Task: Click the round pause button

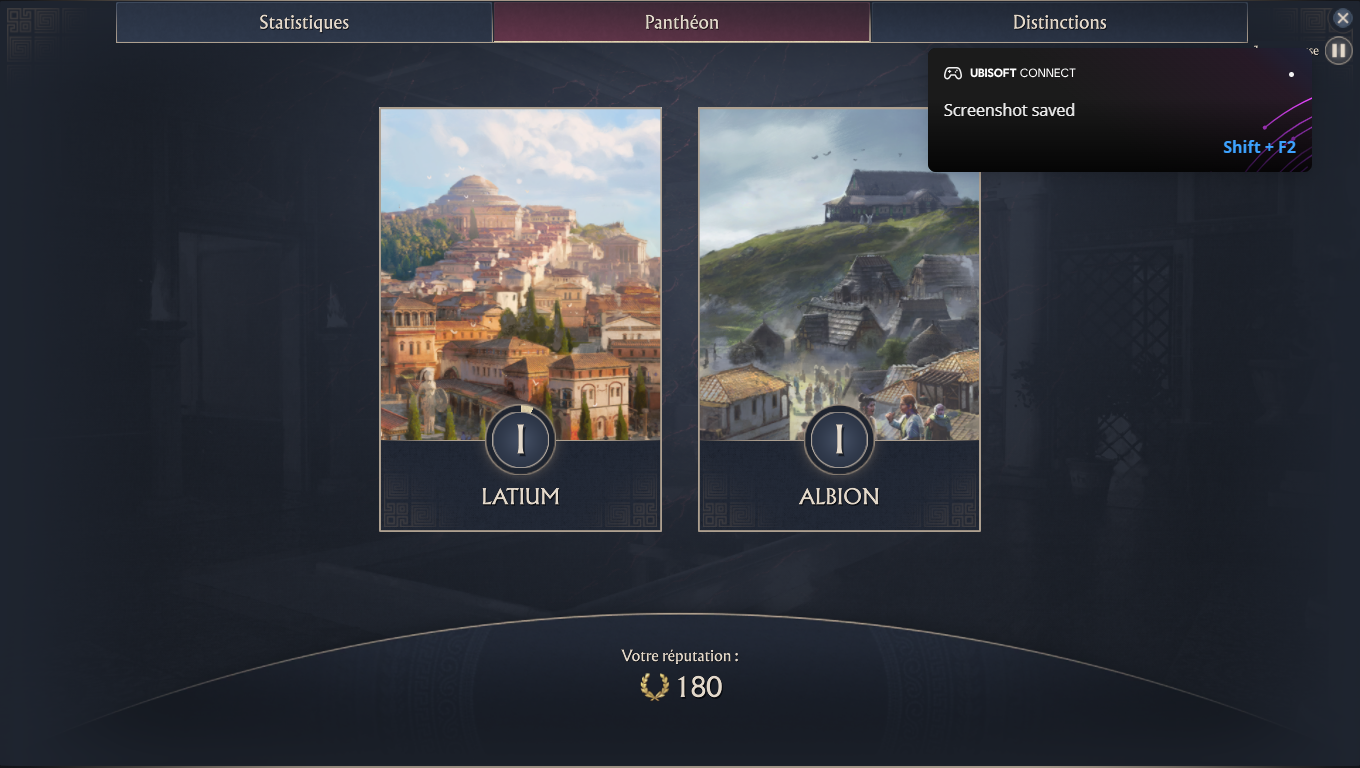Action: [x=1338, y=50]
